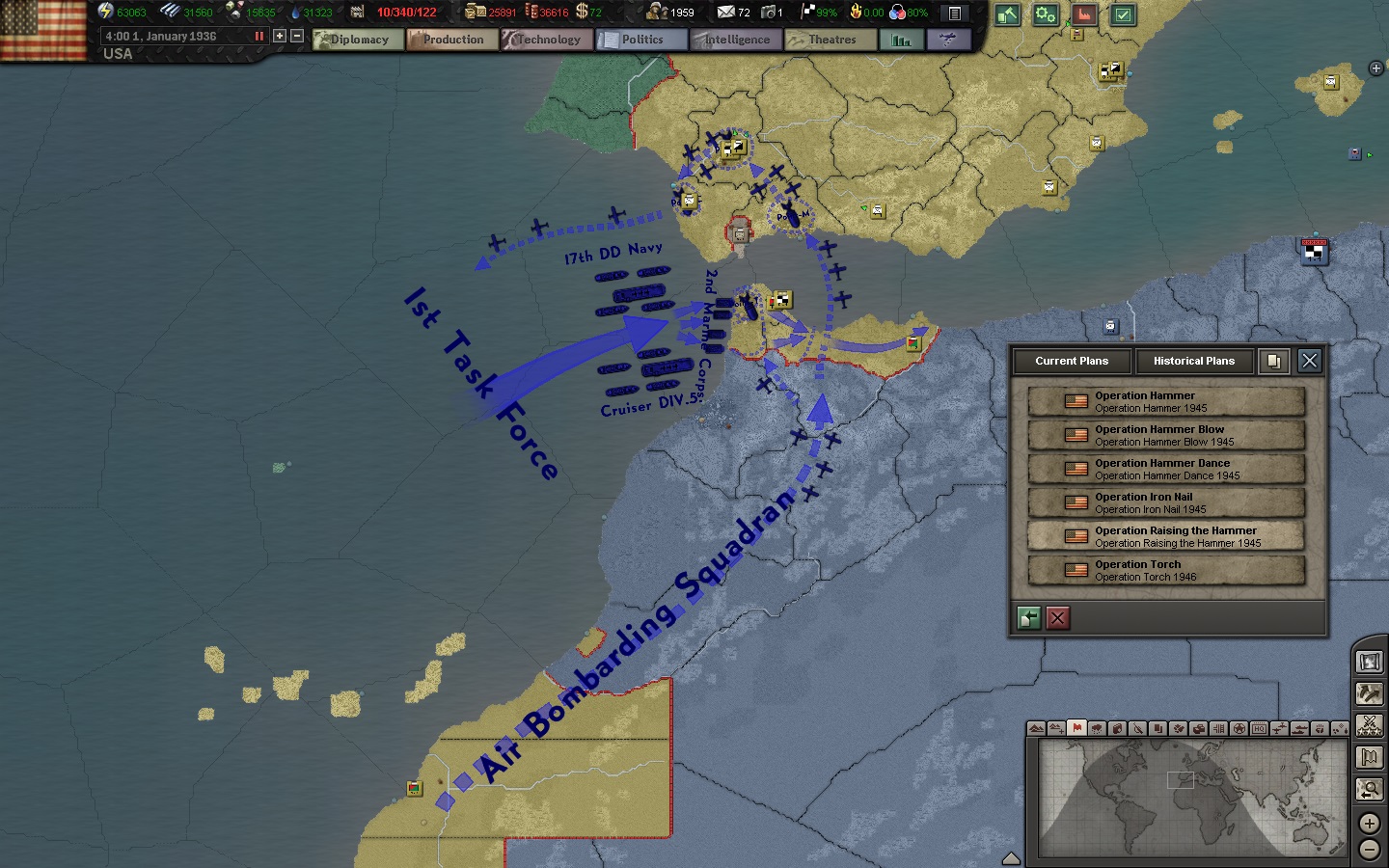Image resolution: width=1389 pixels, height=868 pixels.
Task: Open the statistics ledger bar-chart icon
Action: [x=901, y=40]
